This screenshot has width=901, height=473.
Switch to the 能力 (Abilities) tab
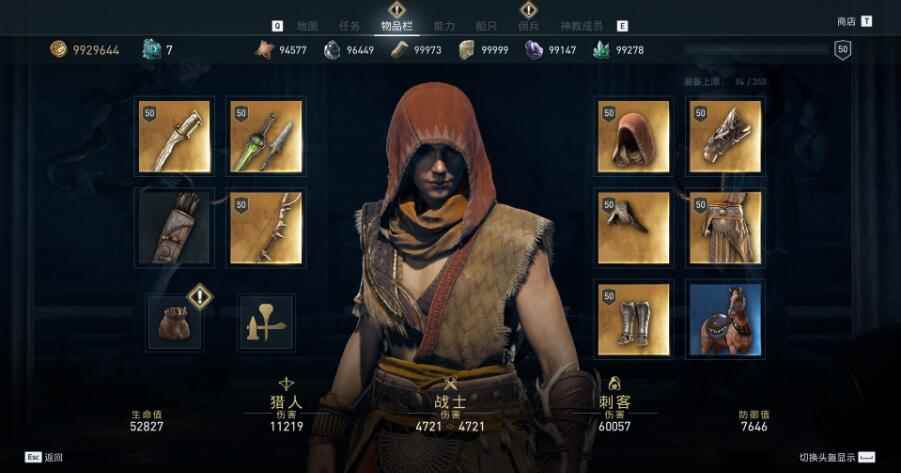pos(445,25)
